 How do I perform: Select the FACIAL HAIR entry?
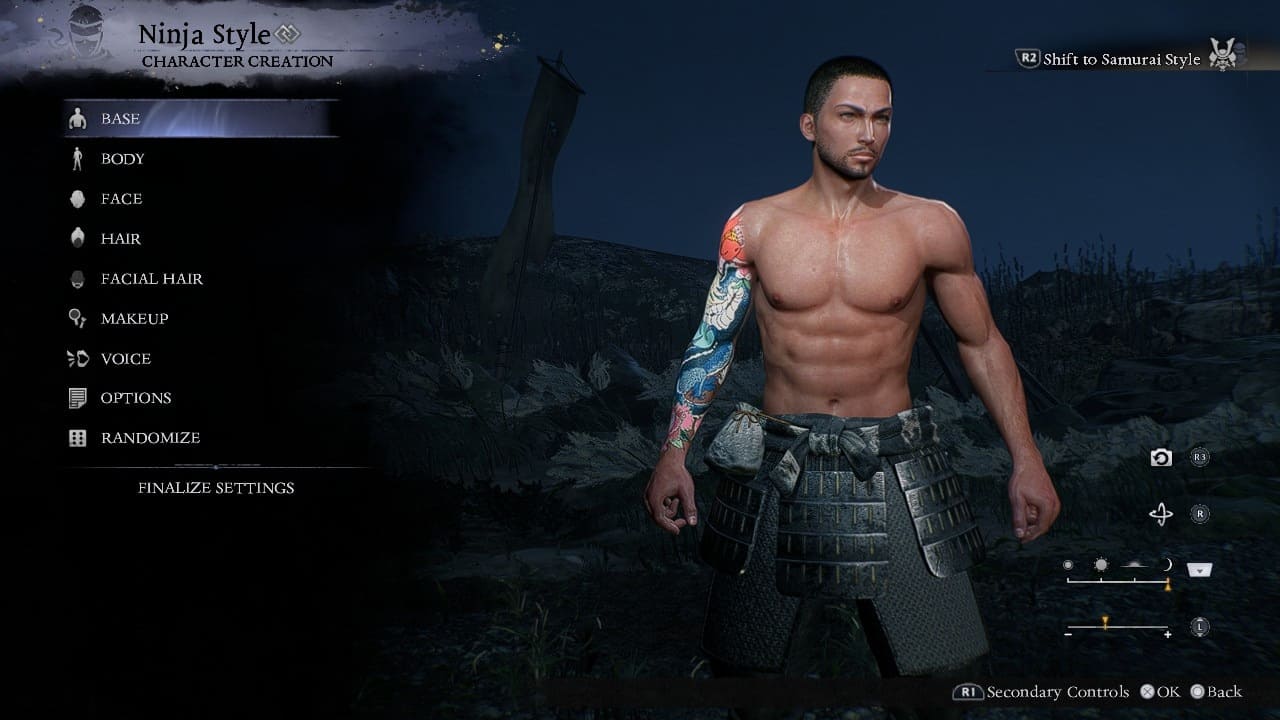point(151,279)
